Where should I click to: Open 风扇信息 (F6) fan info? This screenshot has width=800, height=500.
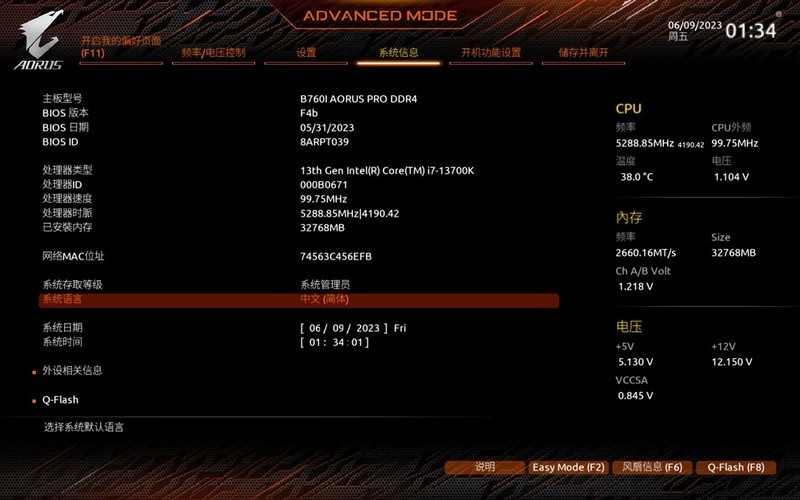click(x=651, y=467)
